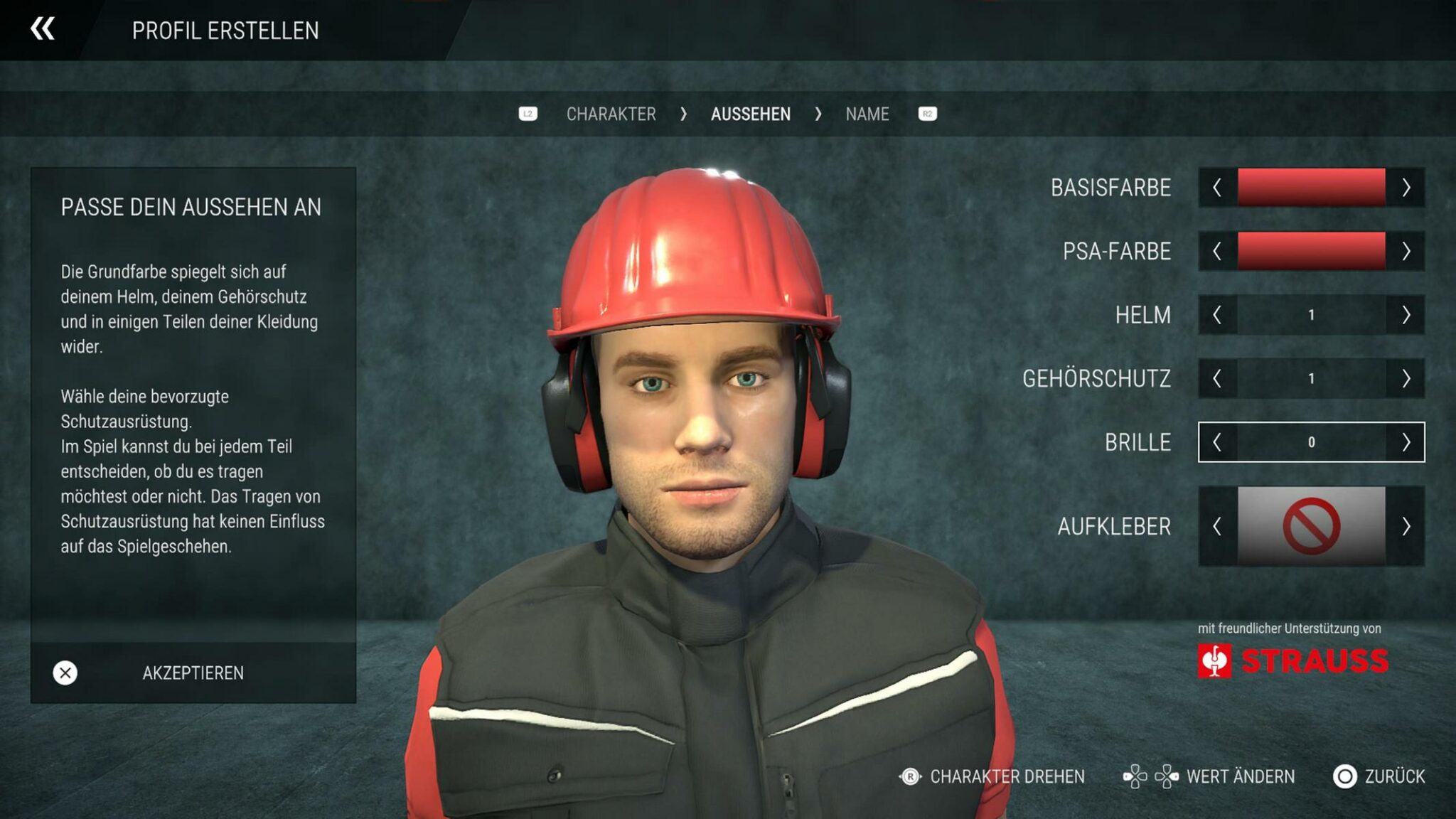Decrease the Helm value
This screenshot has height=819, width=1456.
1217,315
